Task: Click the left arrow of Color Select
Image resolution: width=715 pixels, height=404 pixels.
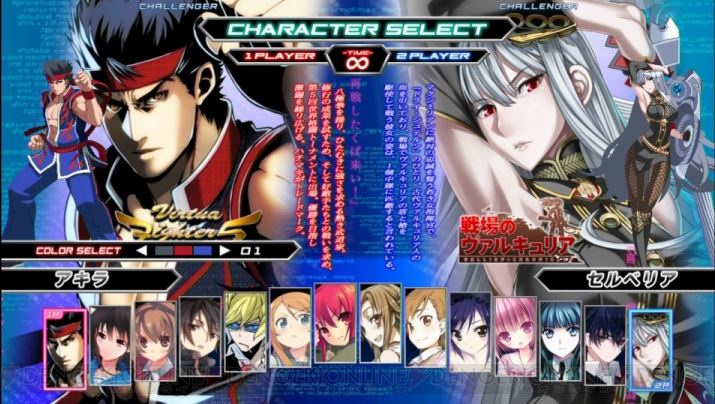Action: point(141,250)
